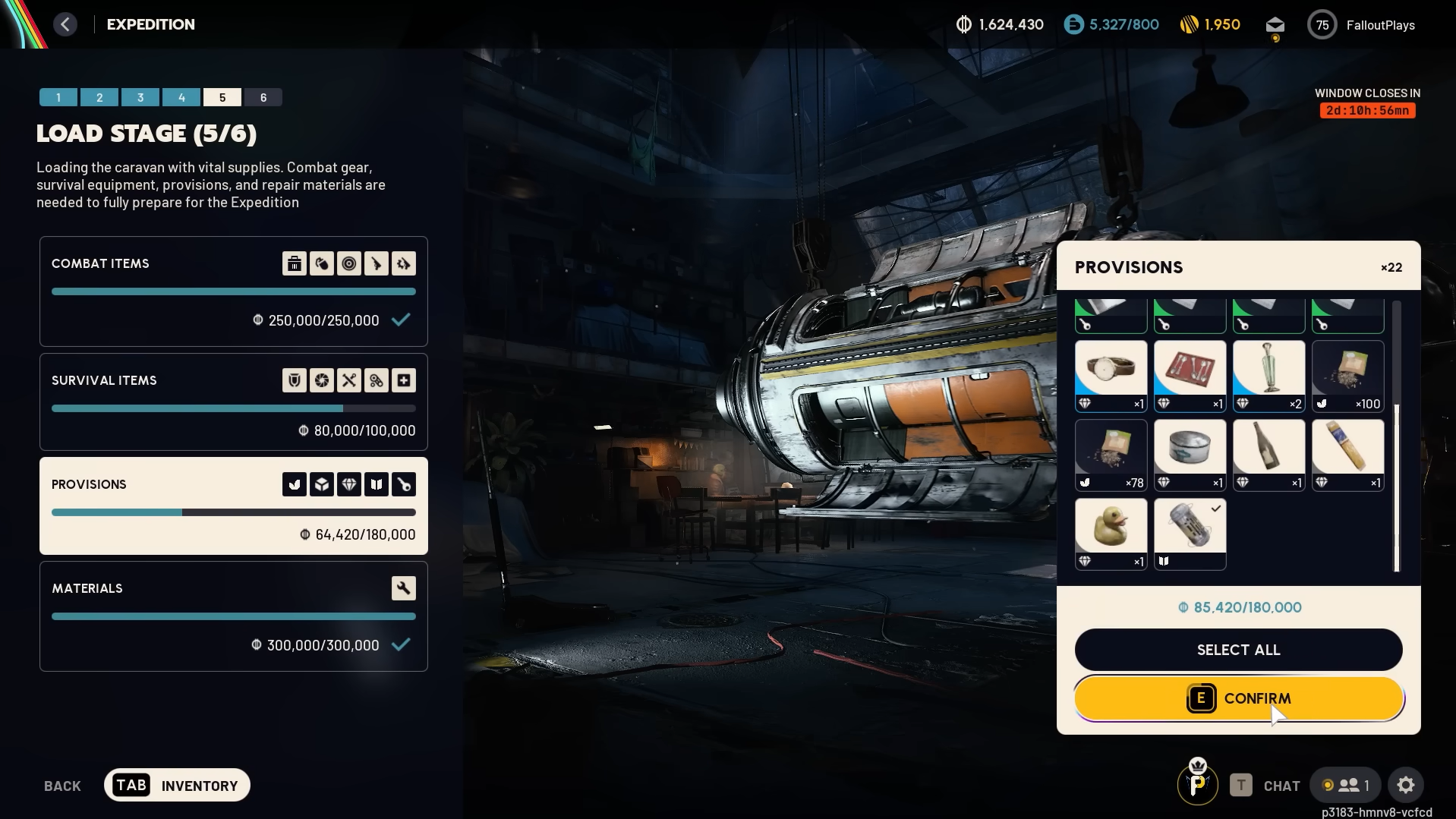Image resolution: width=1456 pixels, height=819 pixels.
Task: Open the squad party button
Action: pos(1347,785)
